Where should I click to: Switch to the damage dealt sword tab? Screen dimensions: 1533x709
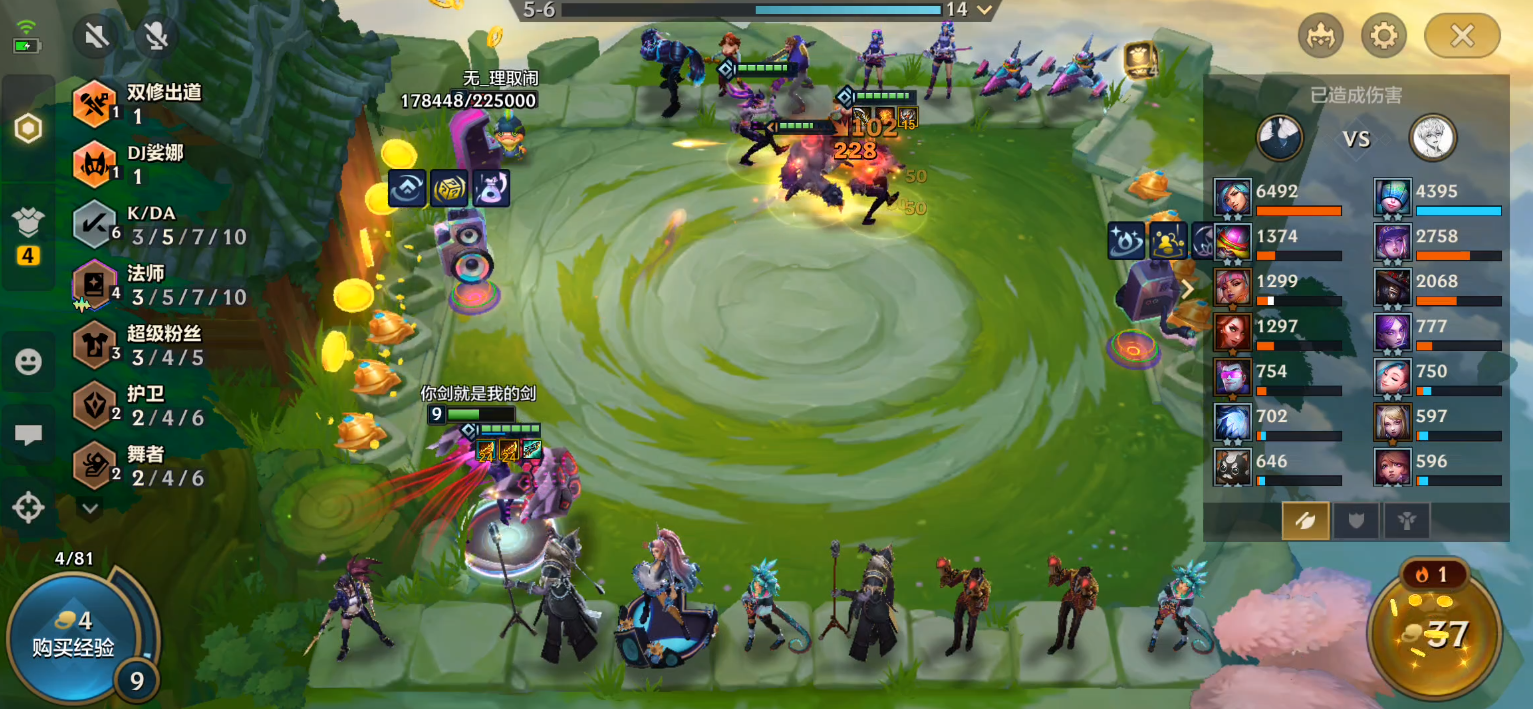click(x=1305, y=521)
